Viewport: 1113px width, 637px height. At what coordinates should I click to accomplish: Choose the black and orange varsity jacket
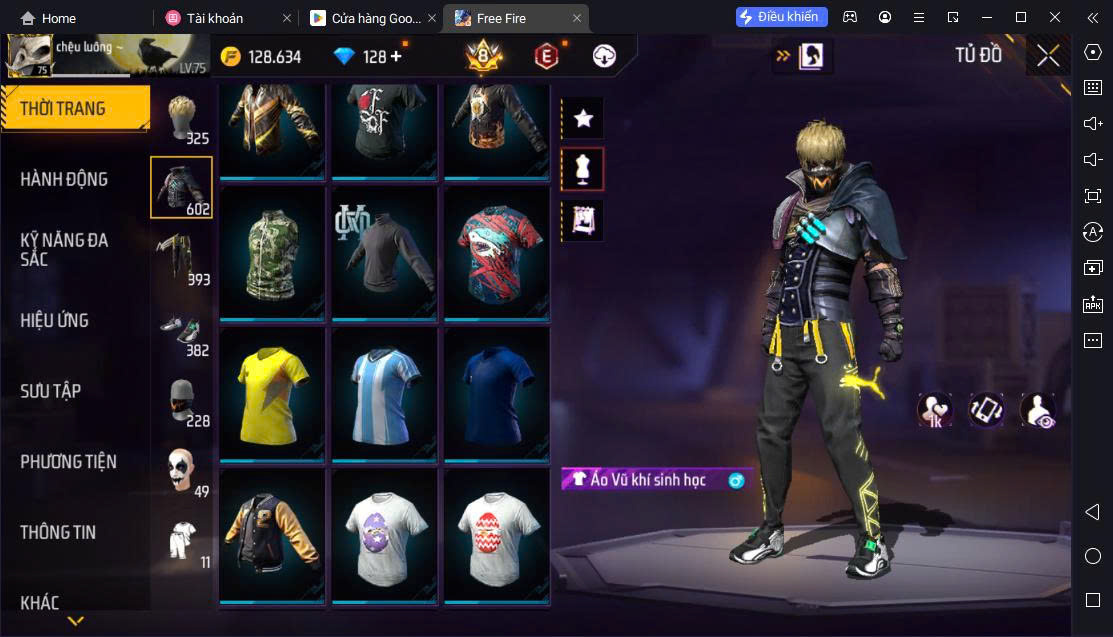click(x=272, y=536)
